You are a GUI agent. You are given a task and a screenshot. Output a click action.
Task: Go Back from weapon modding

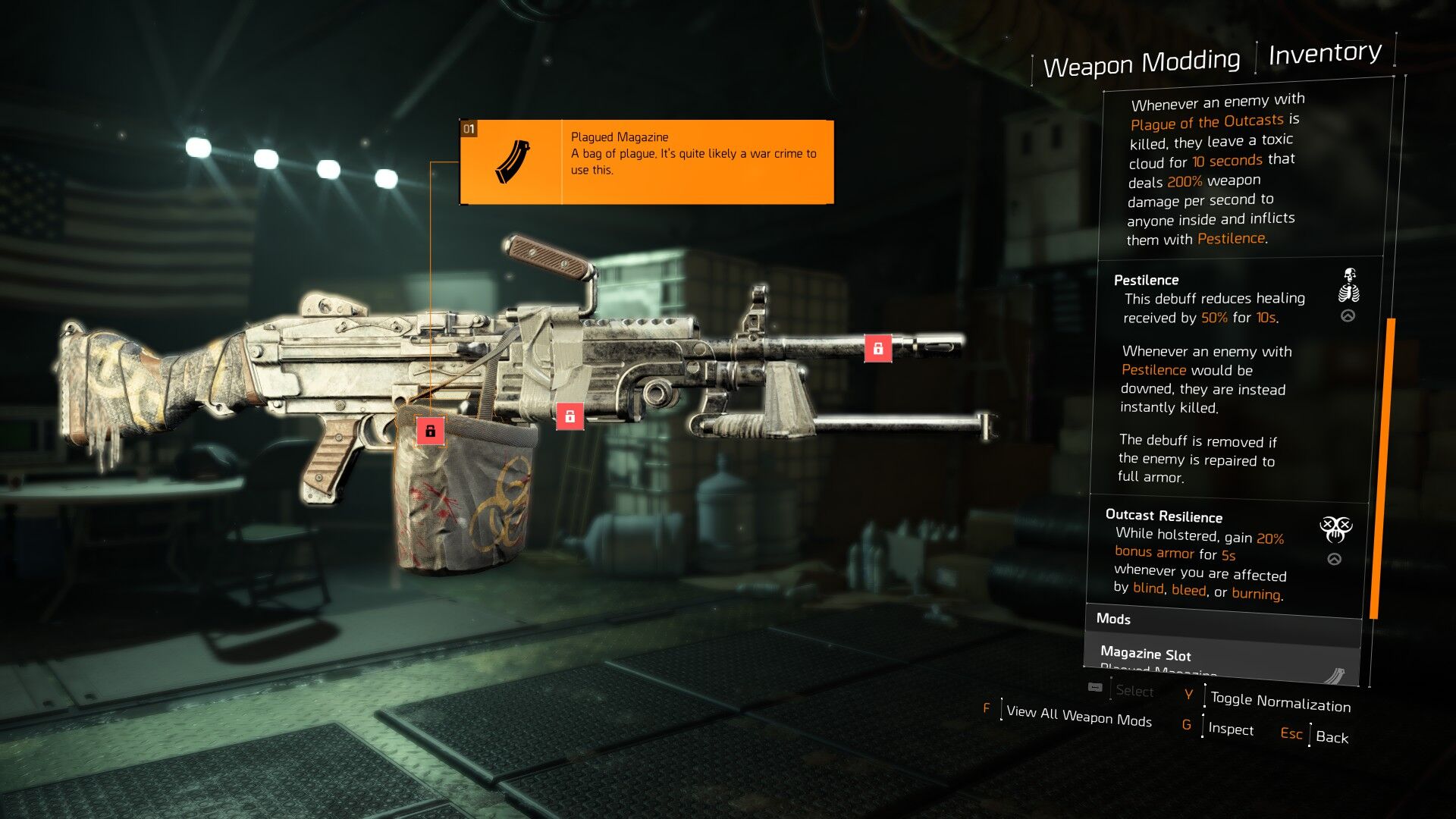(1332, 736)
